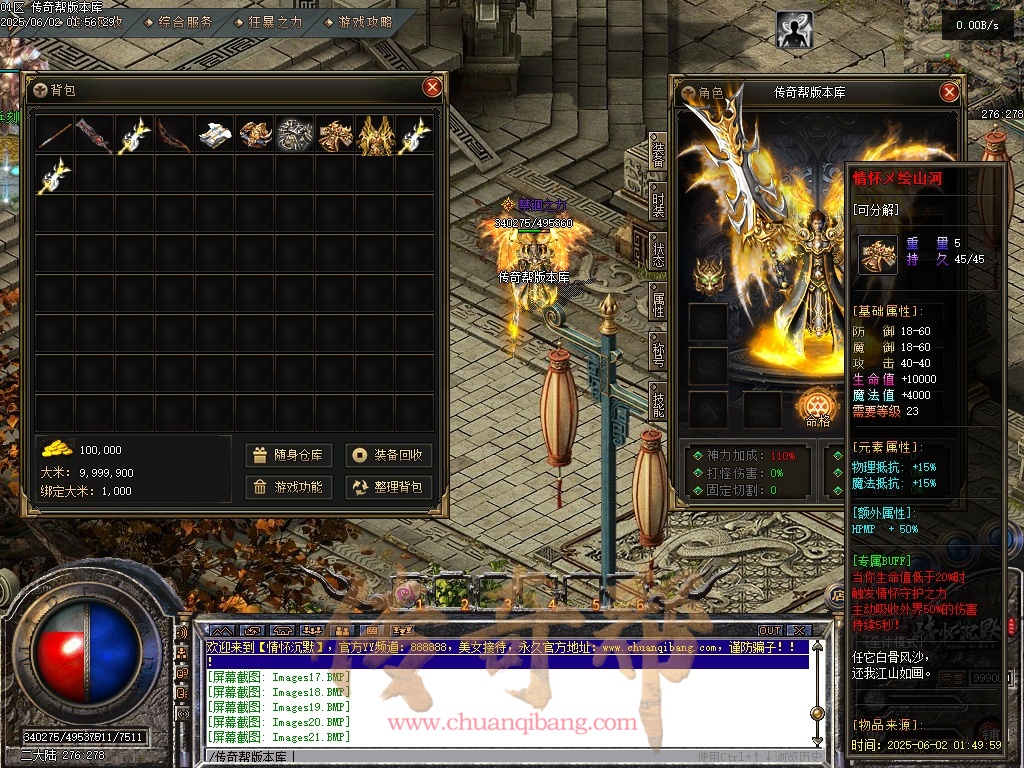
Task: Open the 综合服务 top menu
Action: click(180, 22)
